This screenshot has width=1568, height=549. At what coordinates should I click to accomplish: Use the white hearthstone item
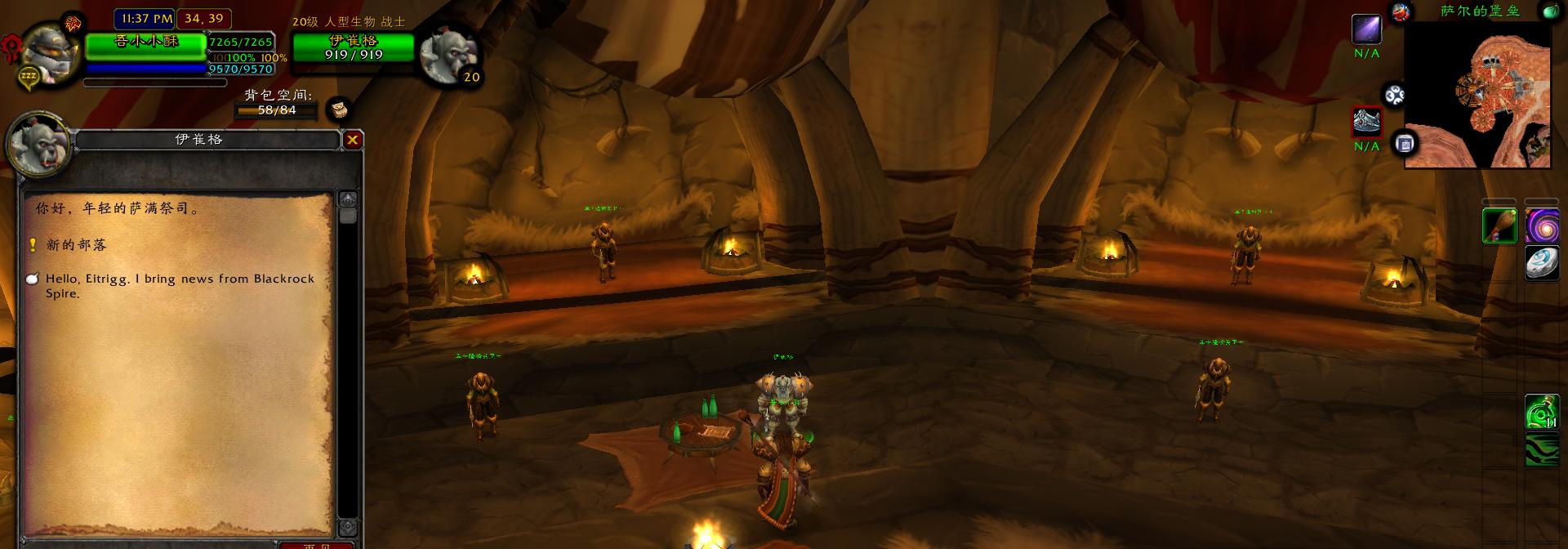pyautogui.click(x=1542, y=264)
